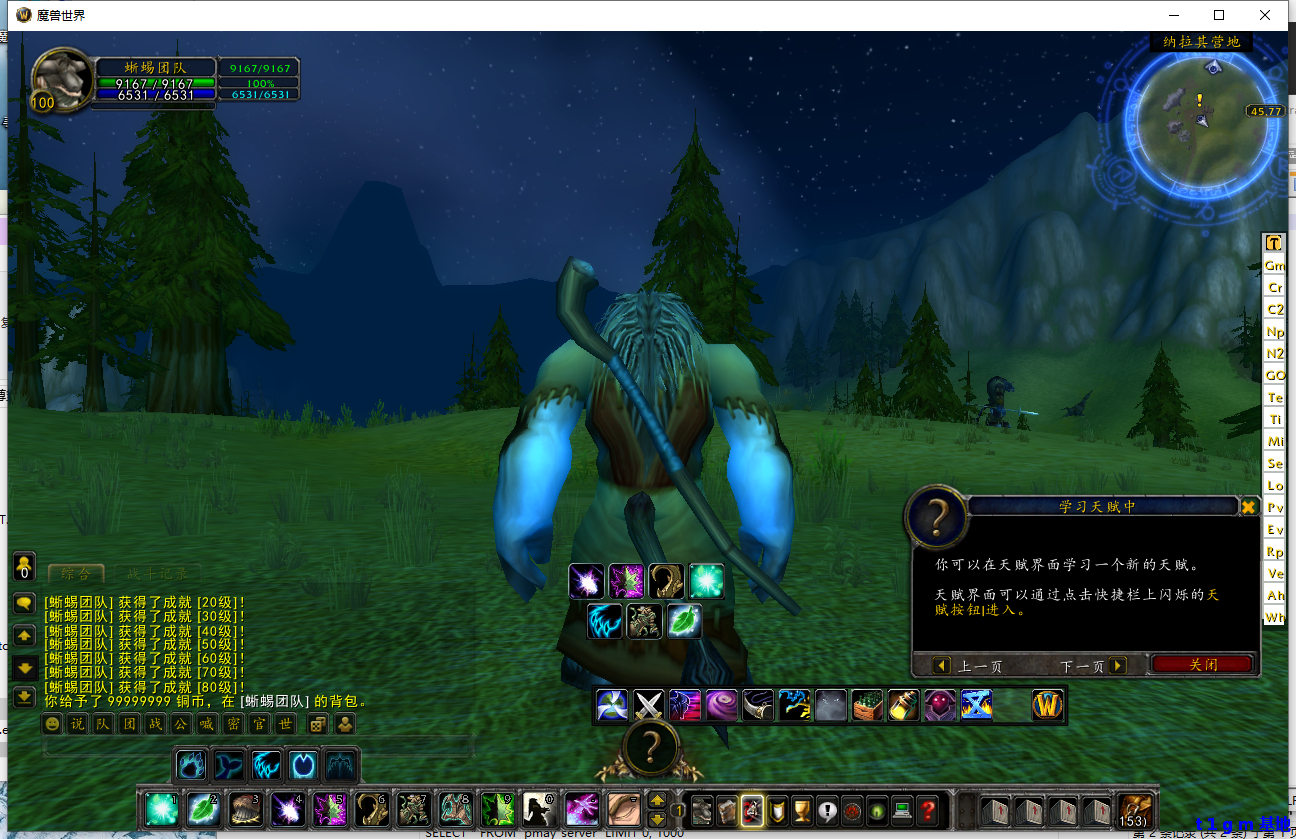Image resolution: width=1296 pixels, height=839 pixels.
Task: Click the glowing lantern flask item on the action bar
Action: click(x=903, y=705)
